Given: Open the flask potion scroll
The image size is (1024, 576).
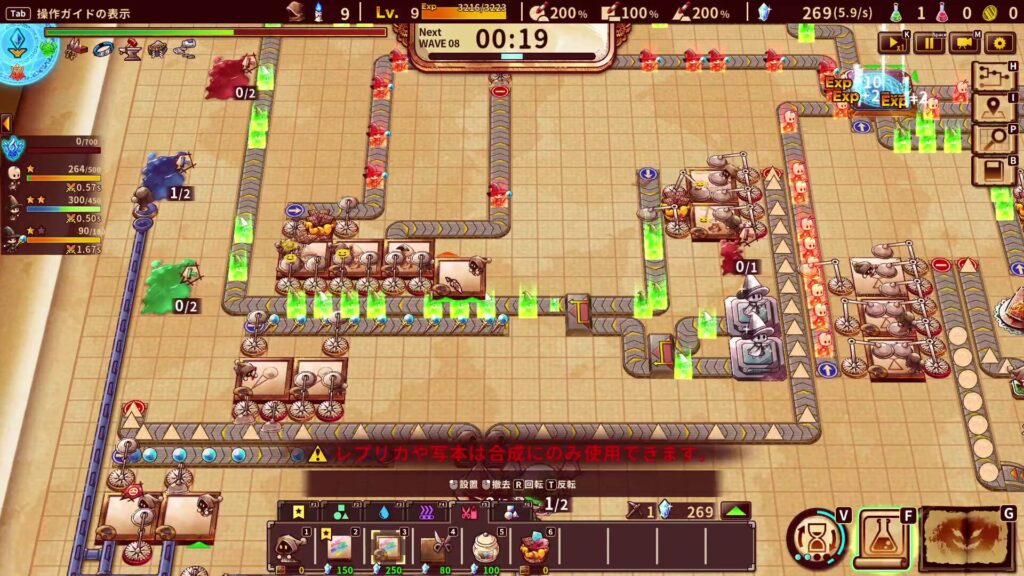Looking at the screenshot, I should pos(881,539).
